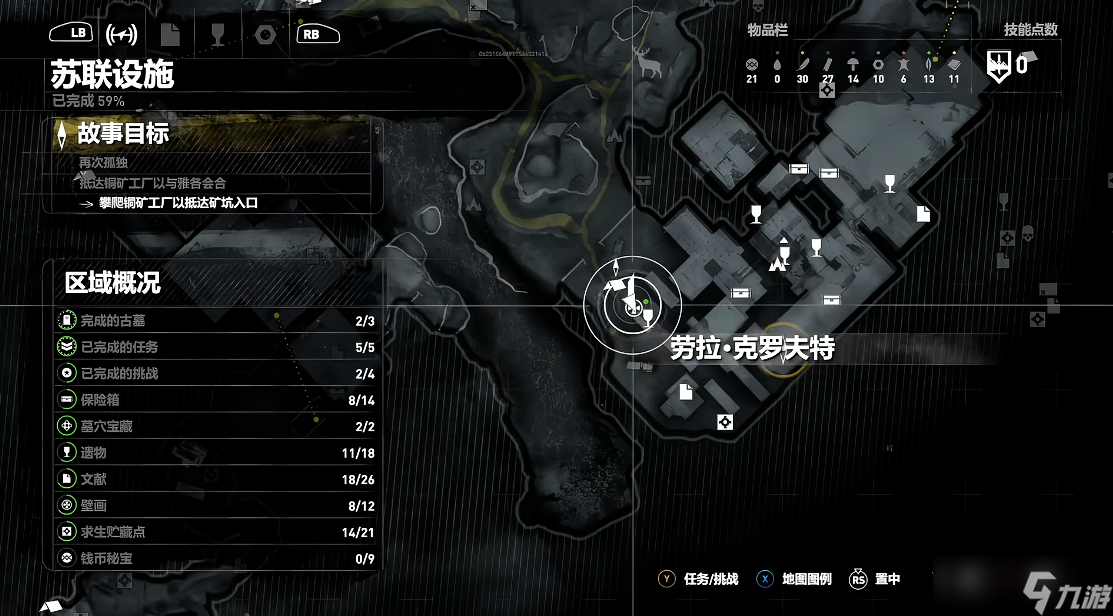Open the 任务/挑战 missions and challenges list

click(699, 579)
